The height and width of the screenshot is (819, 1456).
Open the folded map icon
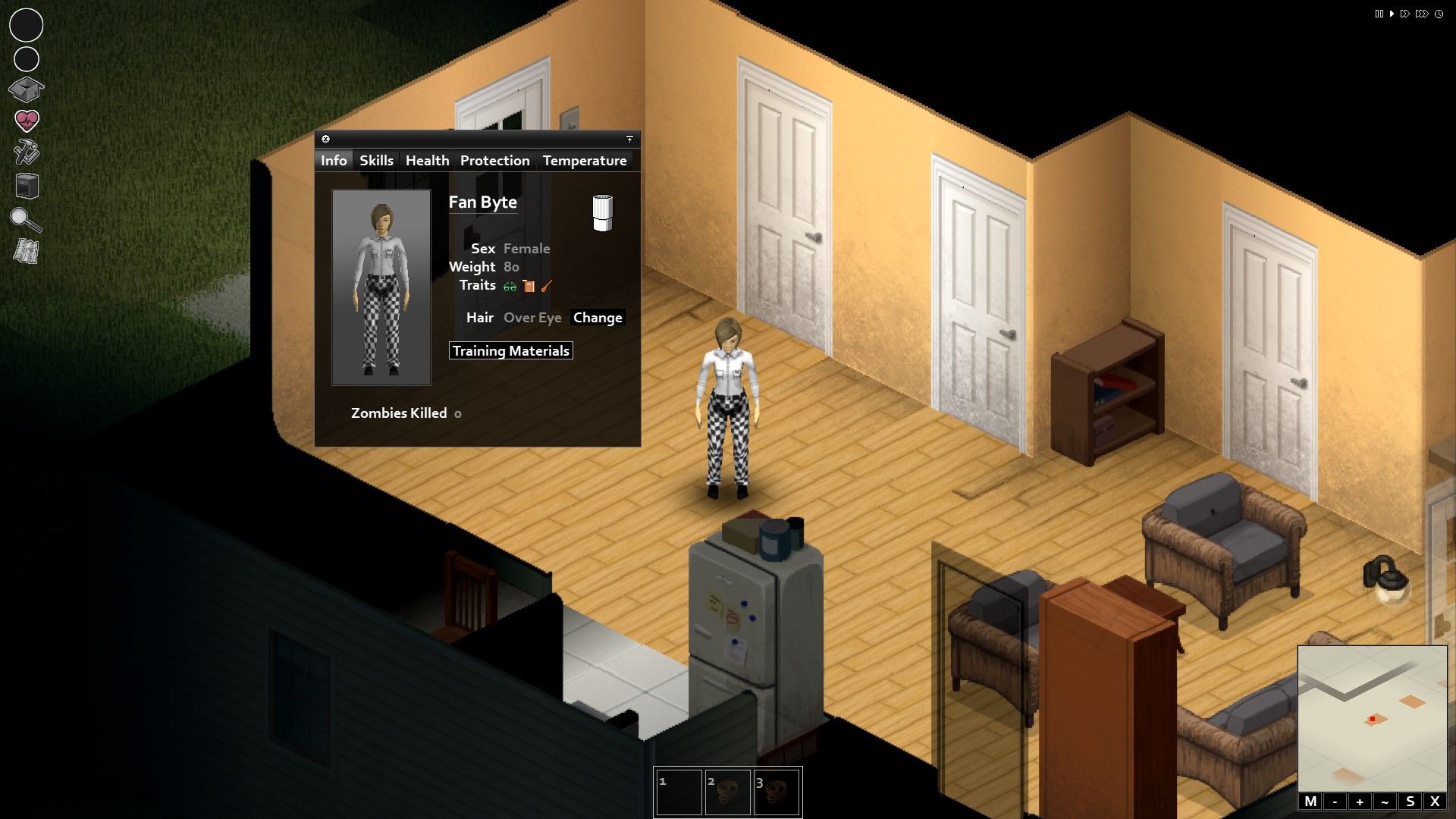[x=26, y=252]
